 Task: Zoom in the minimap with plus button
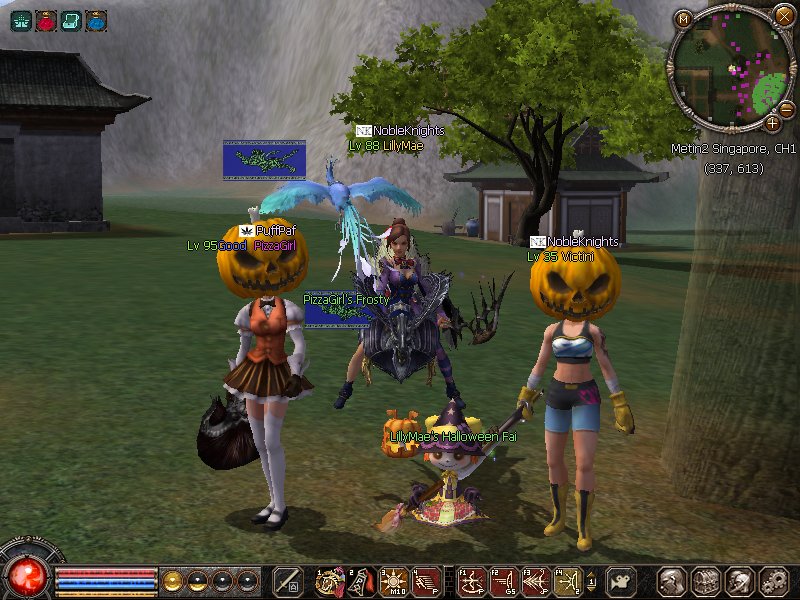[773, 123]
